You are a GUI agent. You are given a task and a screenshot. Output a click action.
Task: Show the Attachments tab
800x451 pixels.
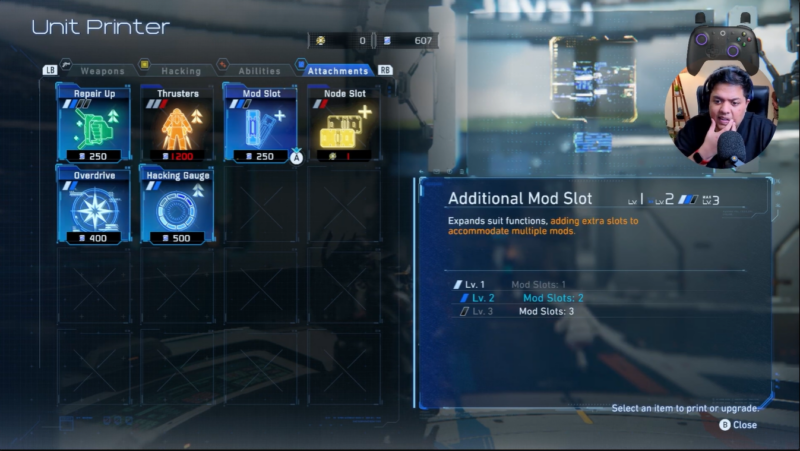(338, 71)
